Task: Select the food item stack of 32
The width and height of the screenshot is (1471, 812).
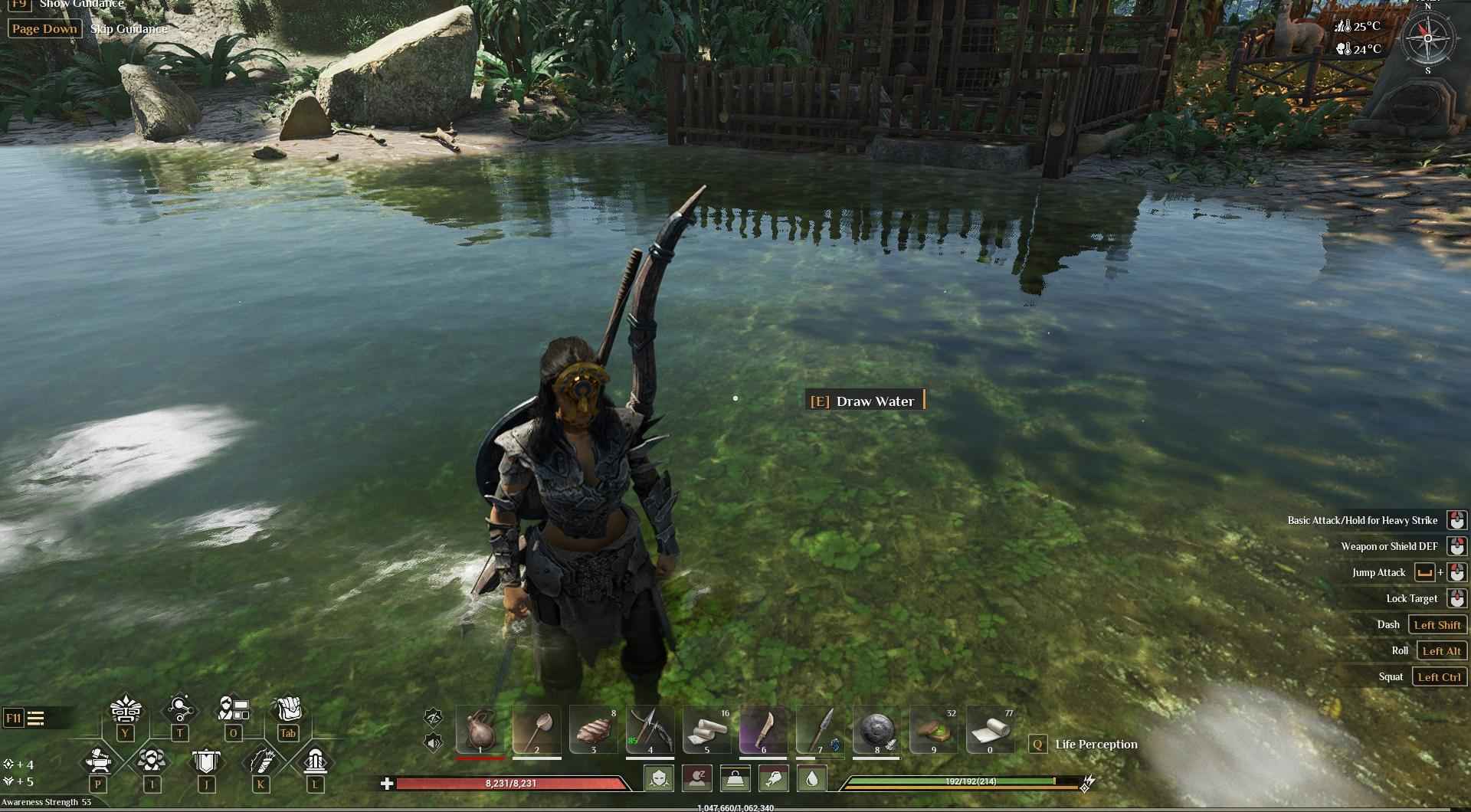Action: tap(933, 729)
